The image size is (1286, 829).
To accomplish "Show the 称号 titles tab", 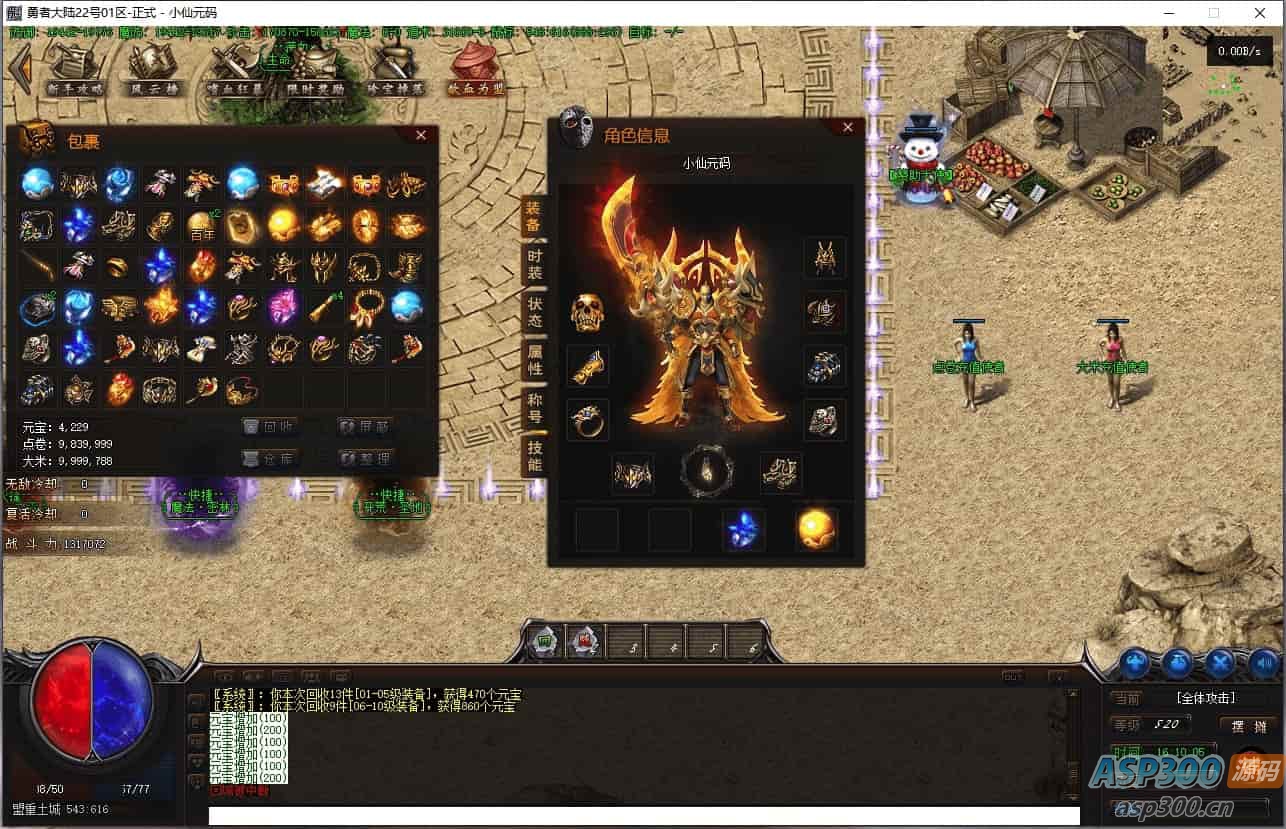I will 535,407.
